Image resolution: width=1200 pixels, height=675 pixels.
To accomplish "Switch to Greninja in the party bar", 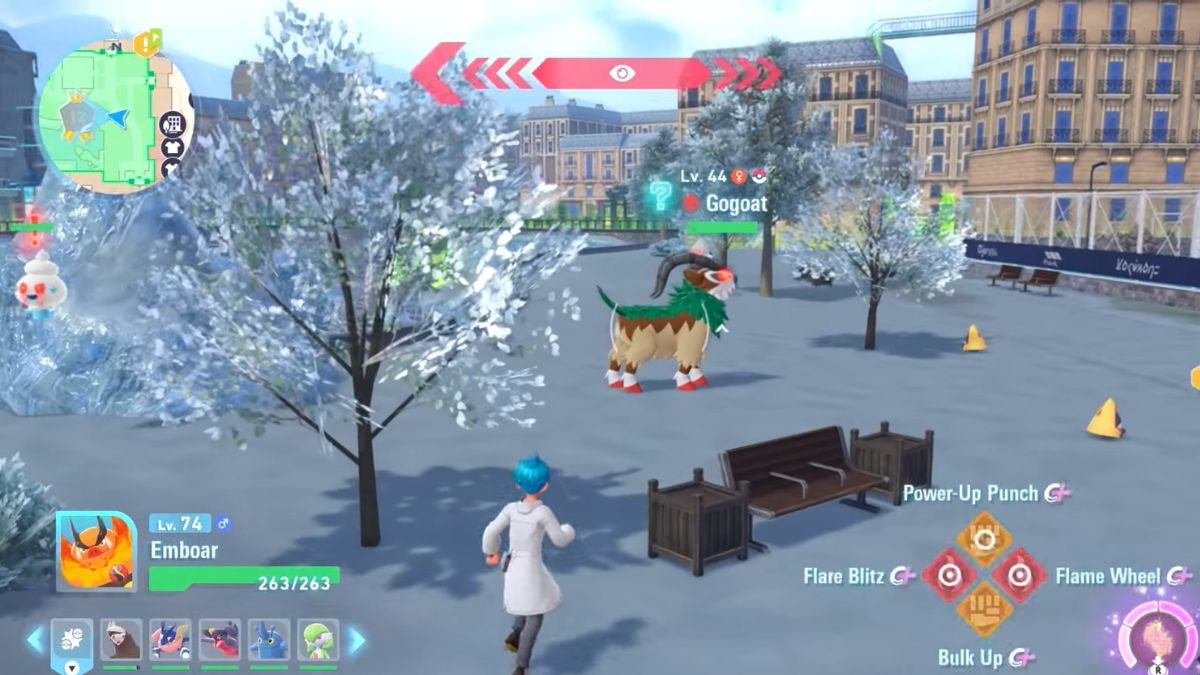I will [170, 640].
